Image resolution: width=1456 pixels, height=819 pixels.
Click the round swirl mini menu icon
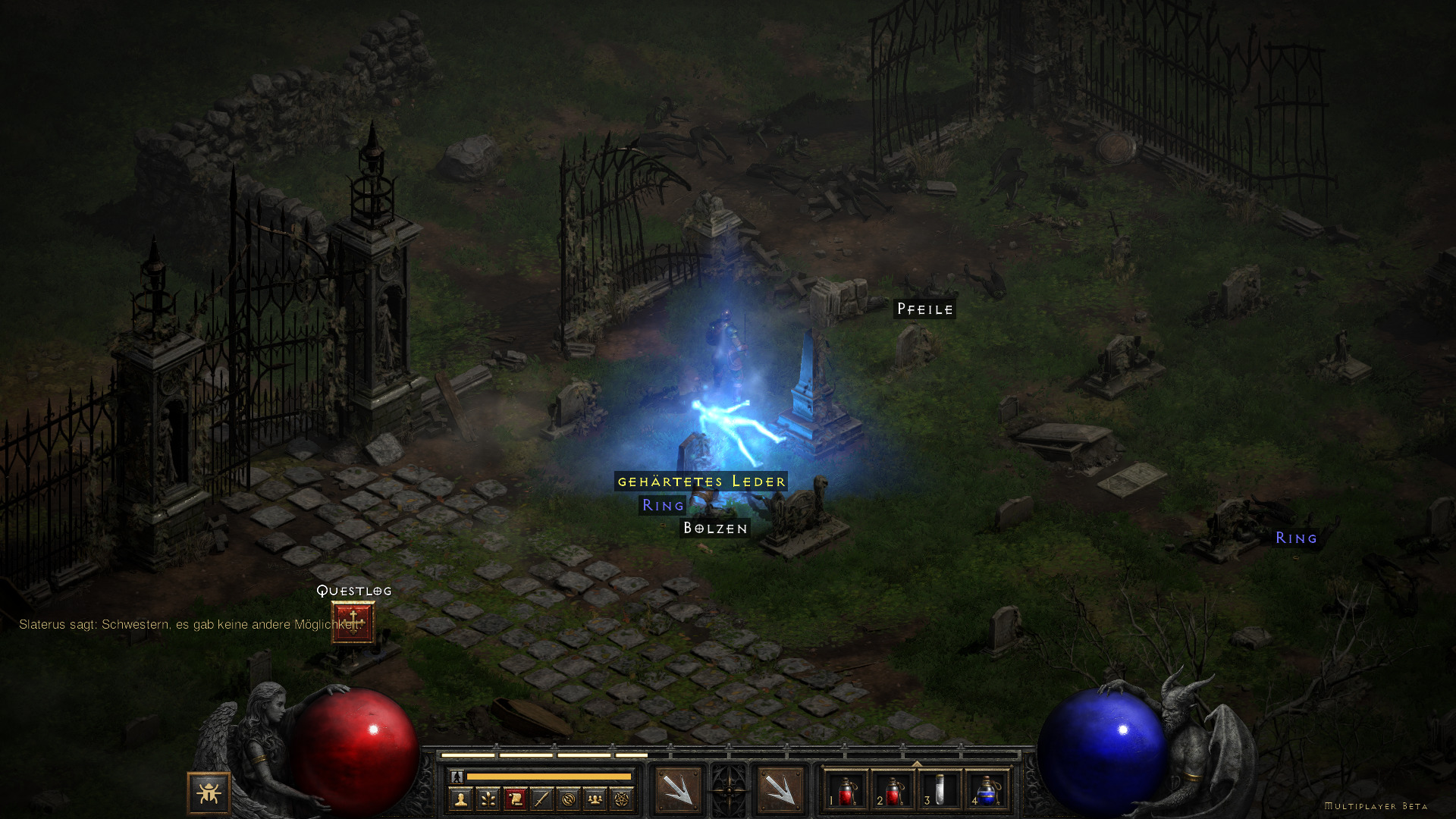569,799
